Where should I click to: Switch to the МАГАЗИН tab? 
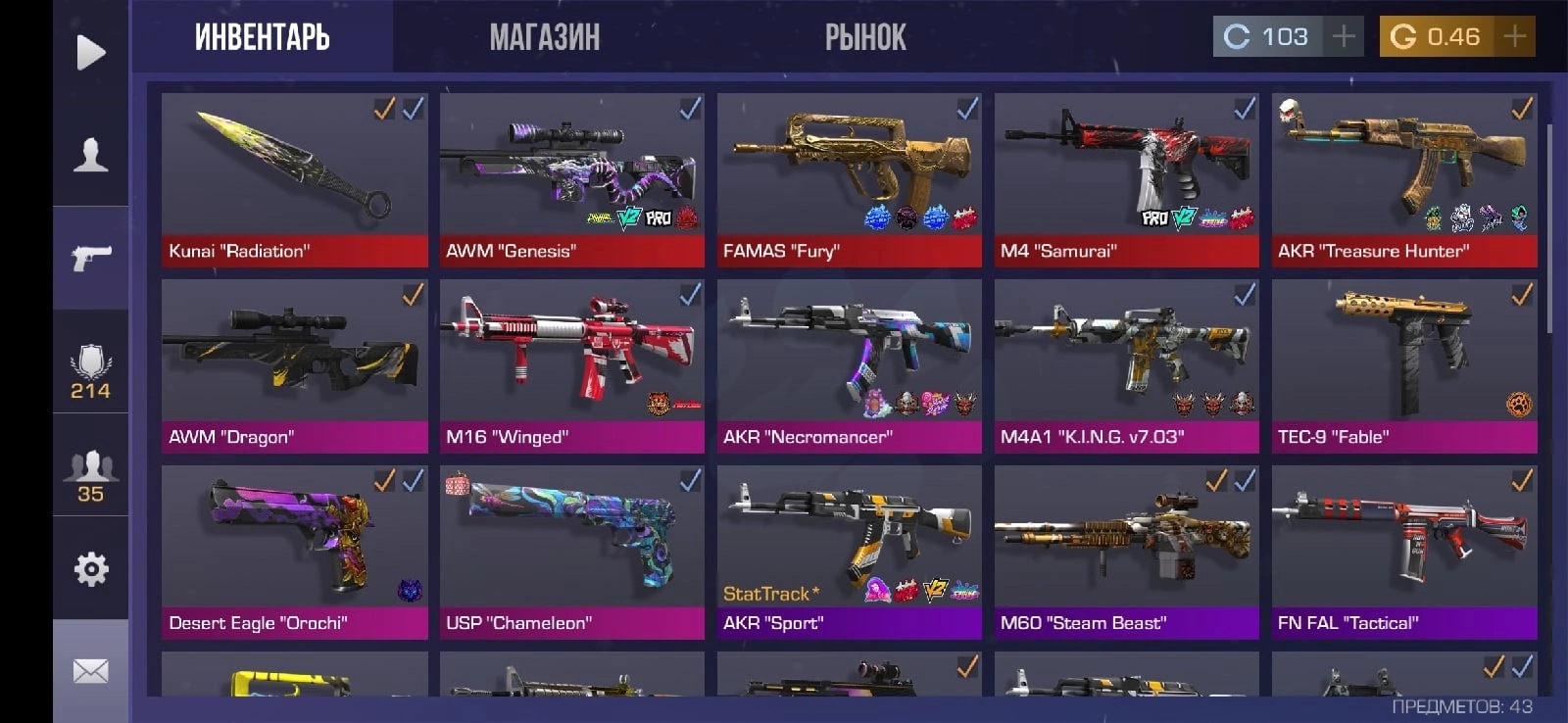(x=545, y=37)
